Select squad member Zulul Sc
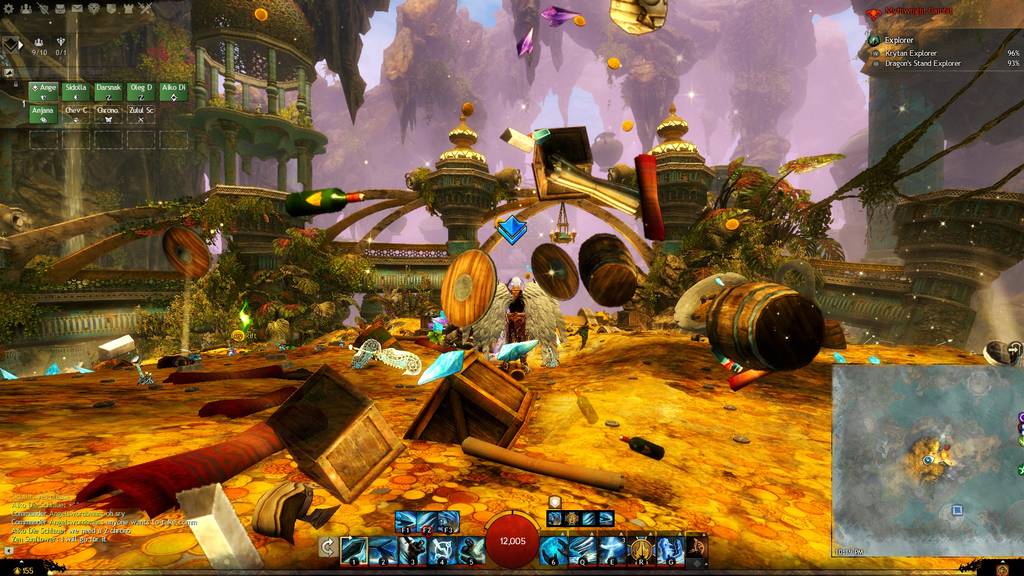1024x576 pixels. pyautogui.click(x=140, y=113)
